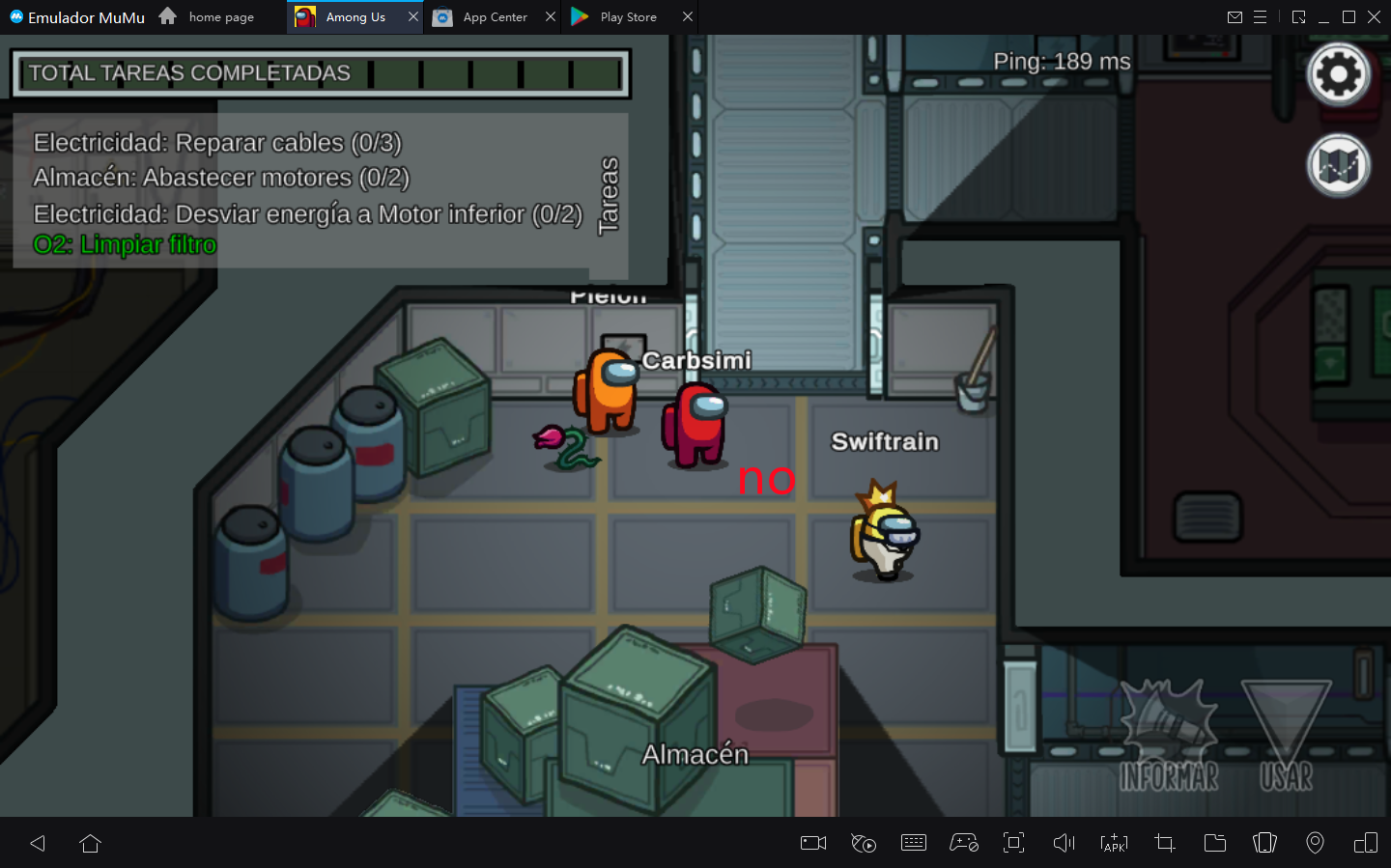Viewport: 1391px width, 868px height.
Task: Toggle the emulator volume control
Action: click(x=1064, y=843)
